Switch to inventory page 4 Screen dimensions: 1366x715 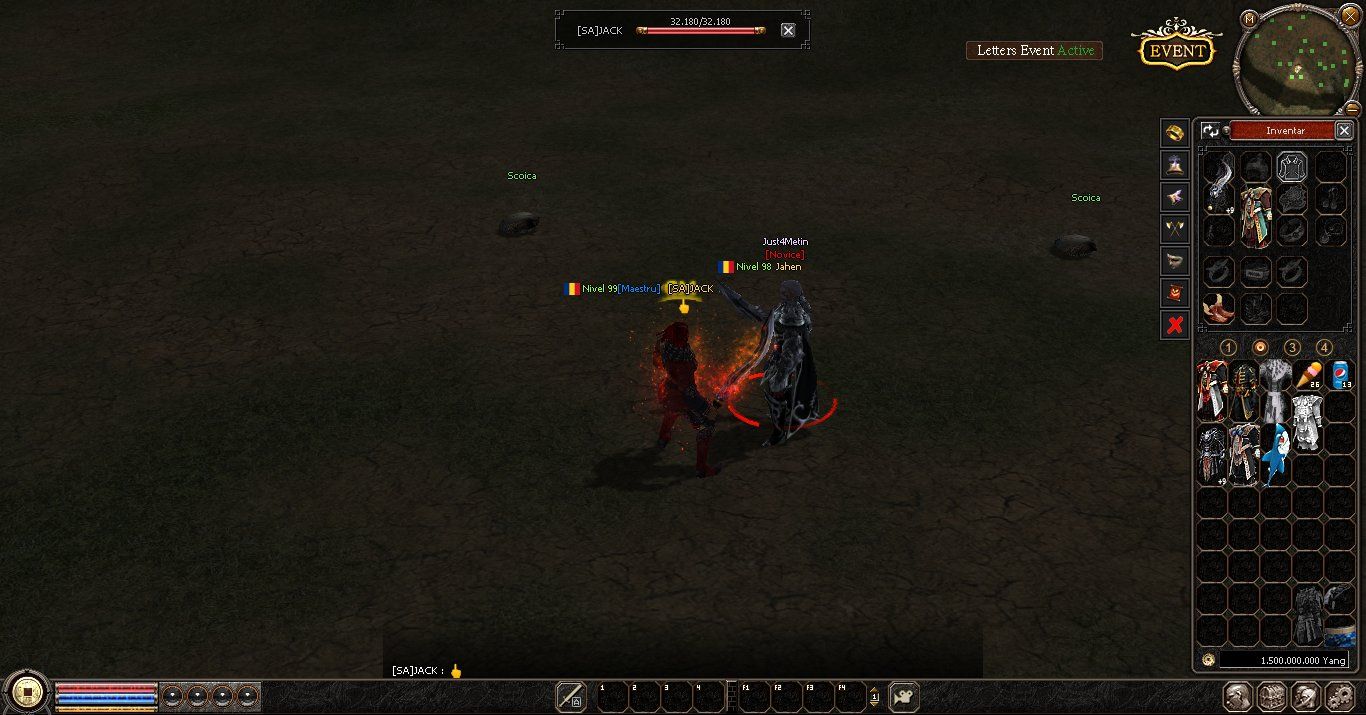coord(1324,347)
